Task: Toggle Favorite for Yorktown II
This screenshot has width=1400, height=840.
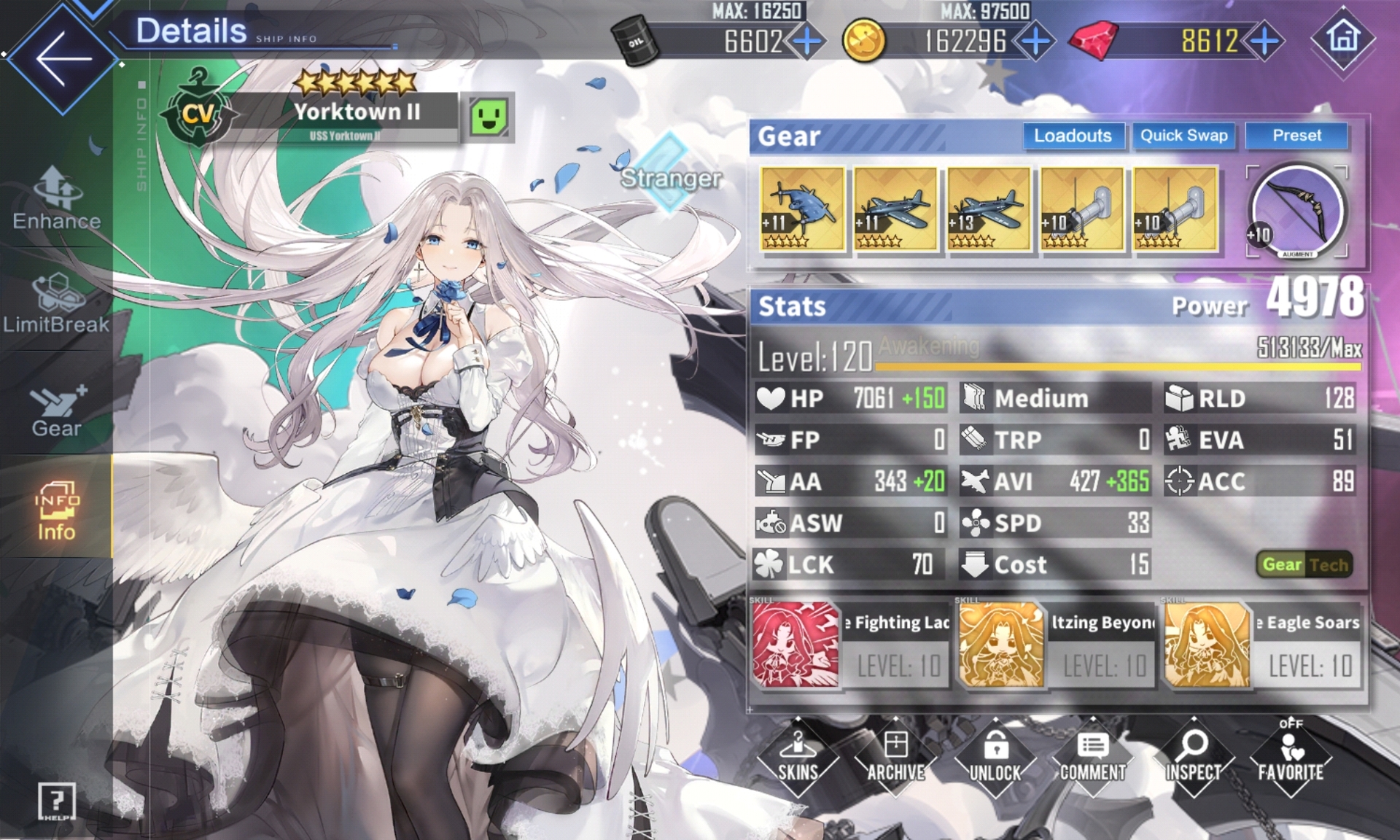Action: click(x=1291, y=758)
